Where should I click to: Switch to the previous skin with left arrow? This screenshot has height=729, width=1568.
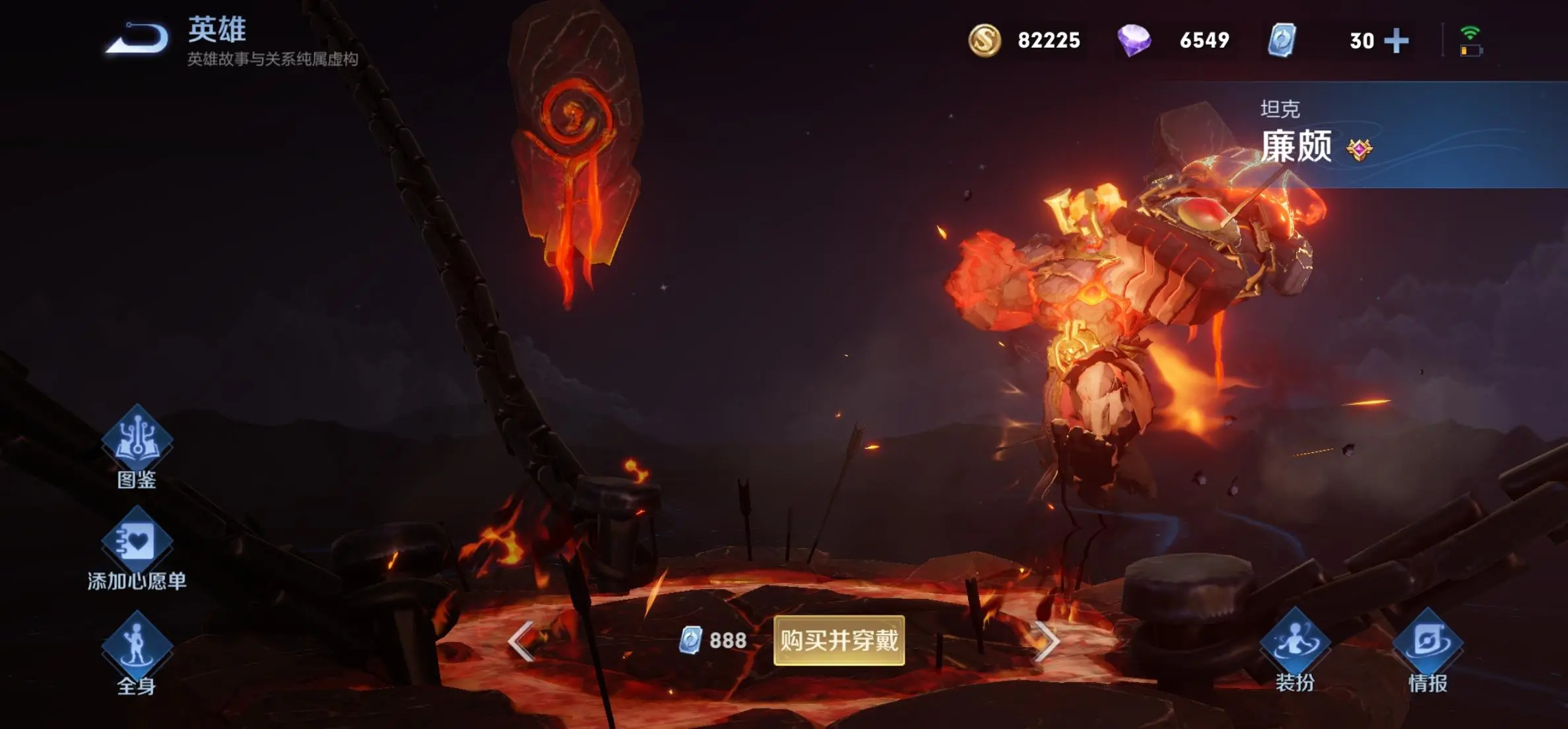coord(521,641)
